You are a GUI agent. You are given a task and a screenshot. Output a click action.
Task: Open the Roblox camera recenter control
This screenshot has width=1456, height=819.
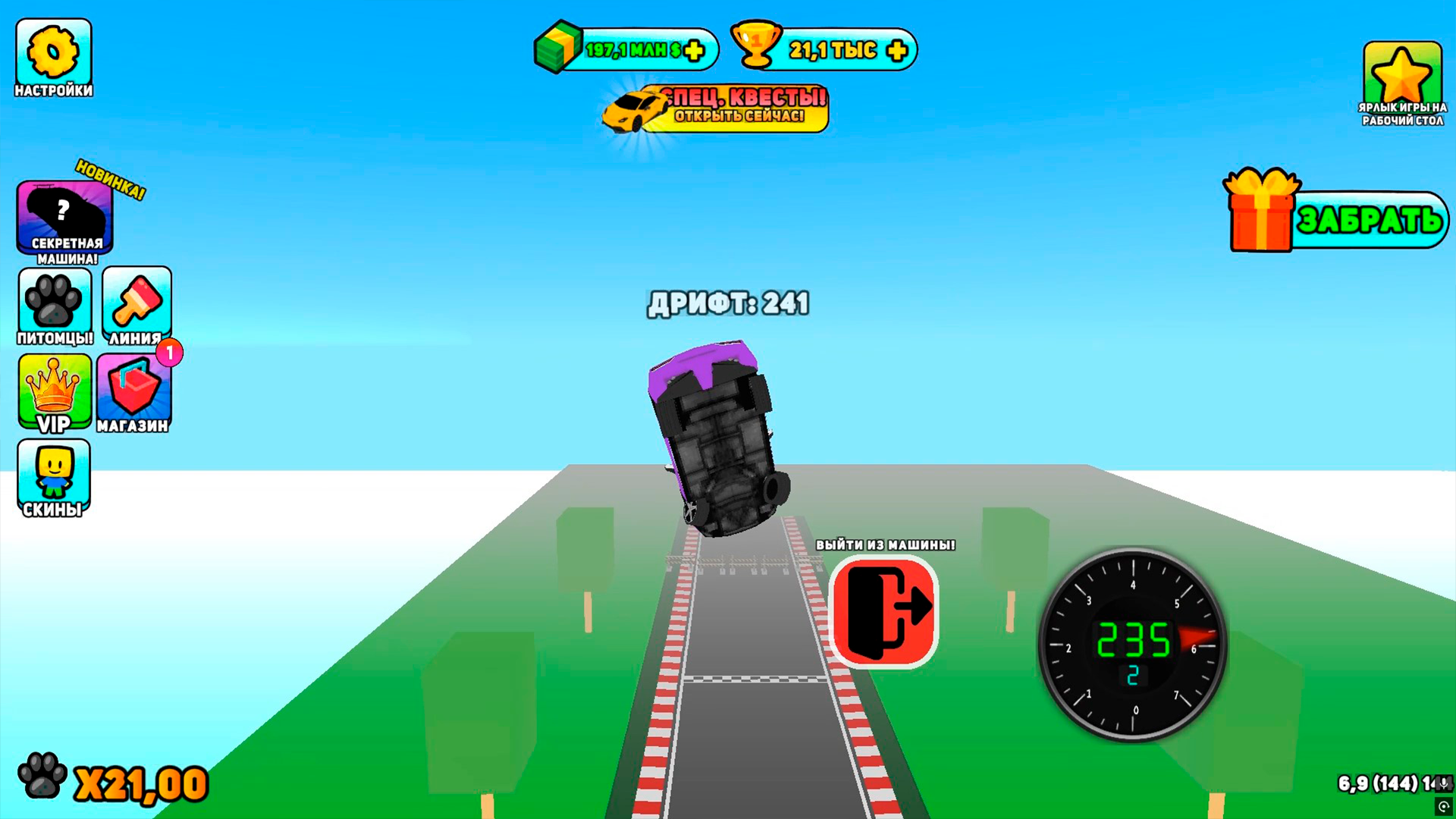click(x=1445, y=808)
